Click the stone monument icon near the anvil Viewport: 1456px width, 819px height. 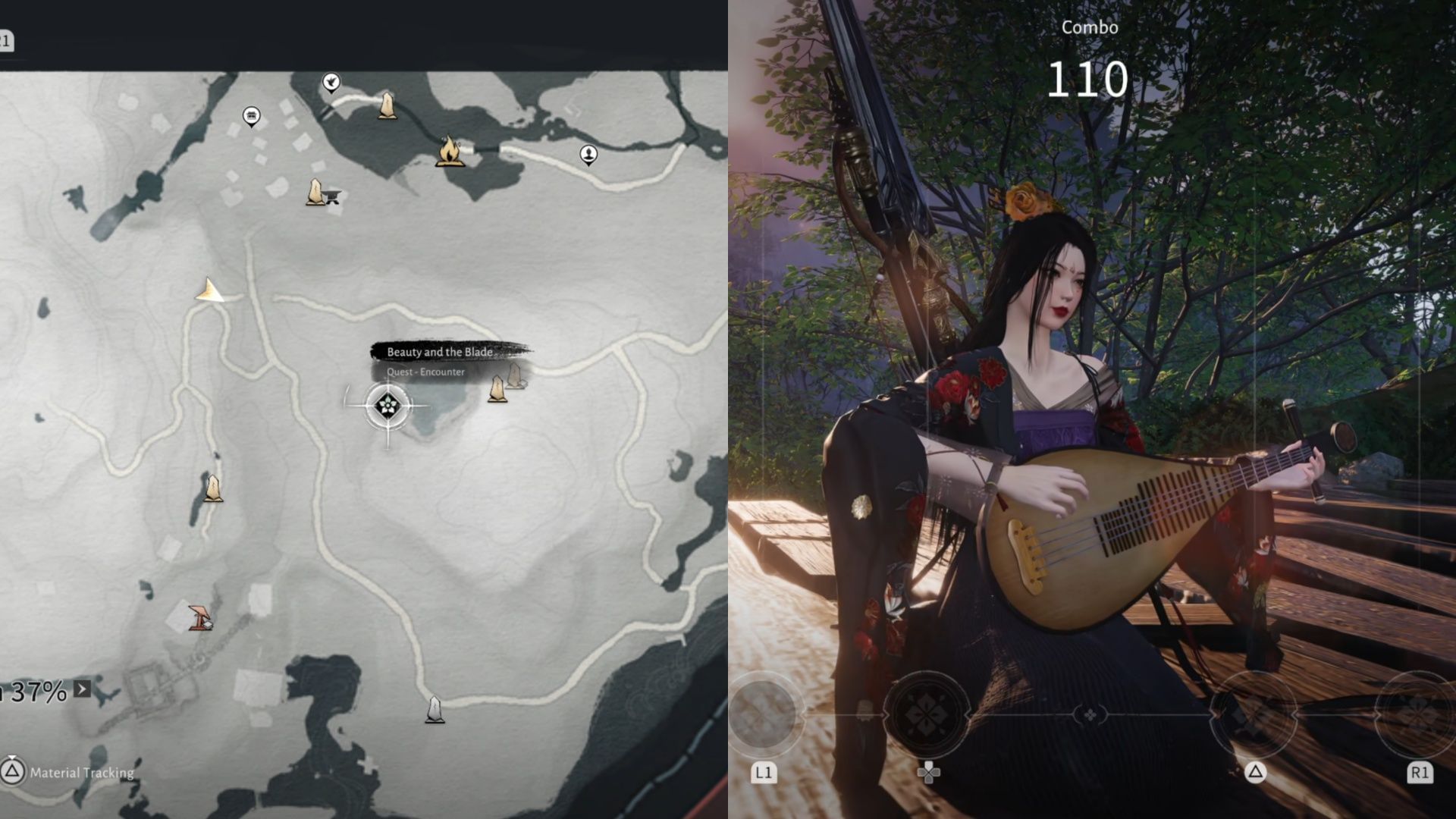tap(314, 191)
